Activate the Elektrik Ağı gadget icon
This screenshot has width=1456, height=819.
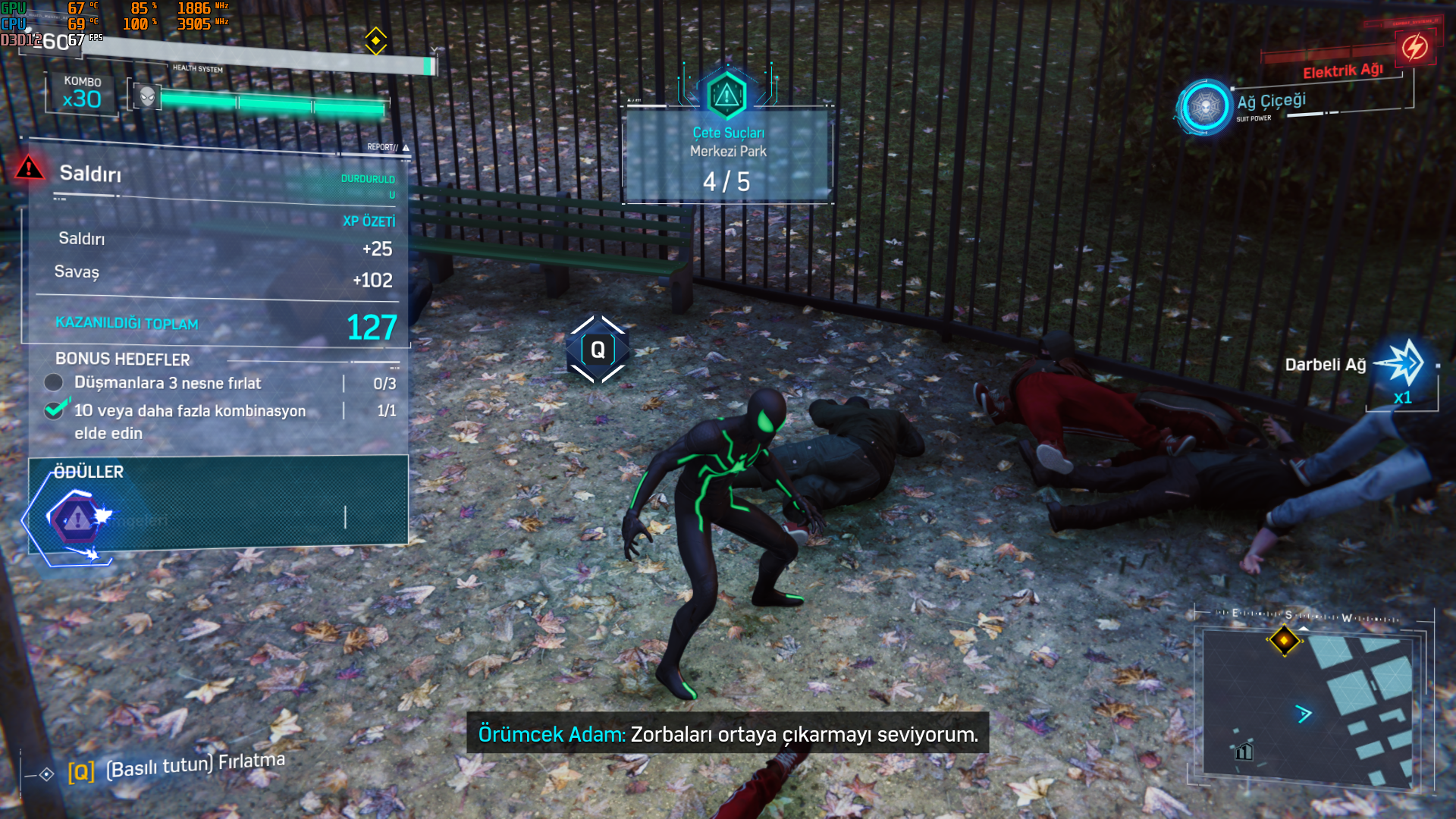pos(1414,48)
